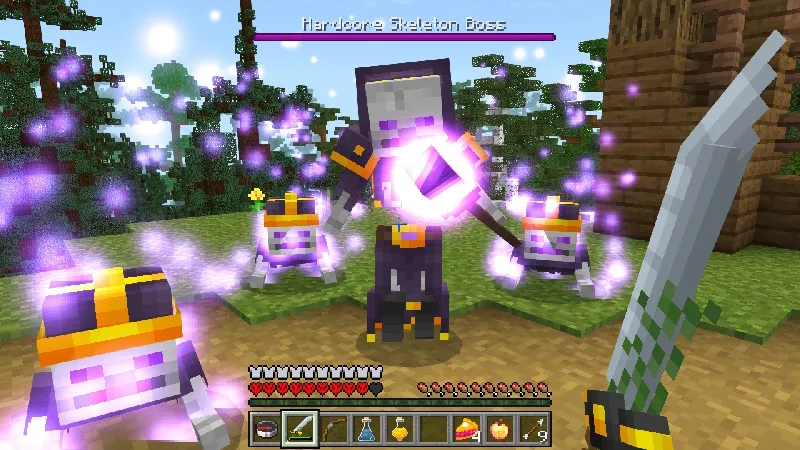Select the sword hotbar slot
This screenshot has width=800, height=450.
[299, 427]
